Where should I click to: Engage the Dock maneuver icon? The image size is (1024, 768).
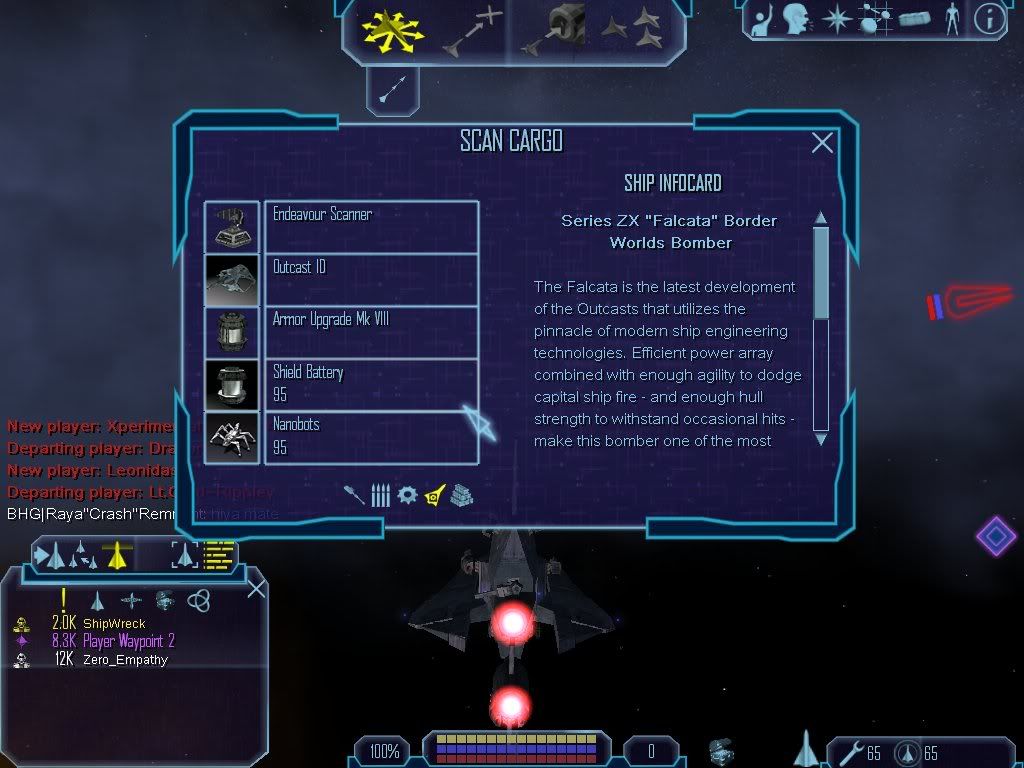click(553, 30)
